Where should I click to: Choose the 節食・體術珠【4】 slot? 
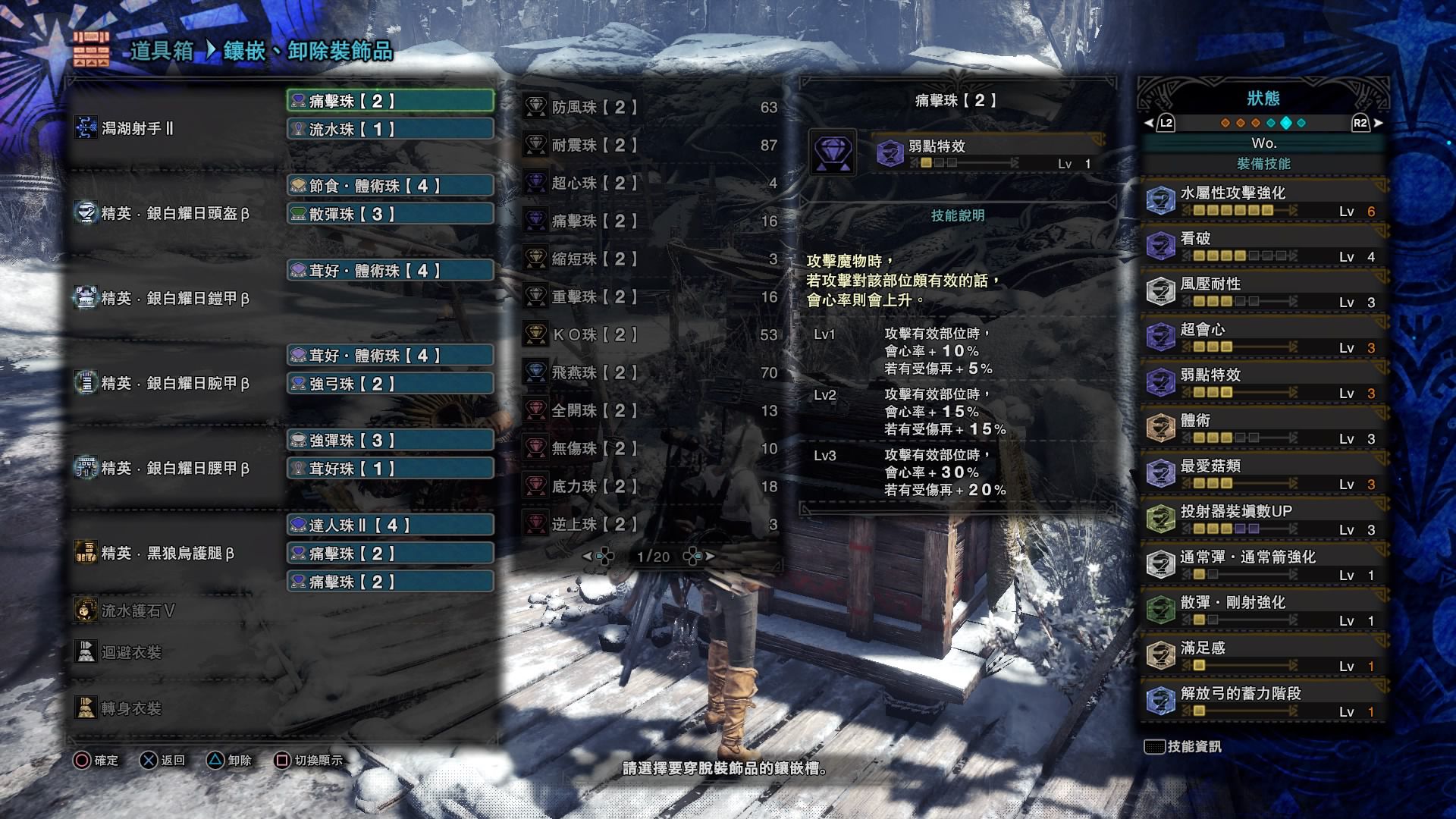point(390,186)
